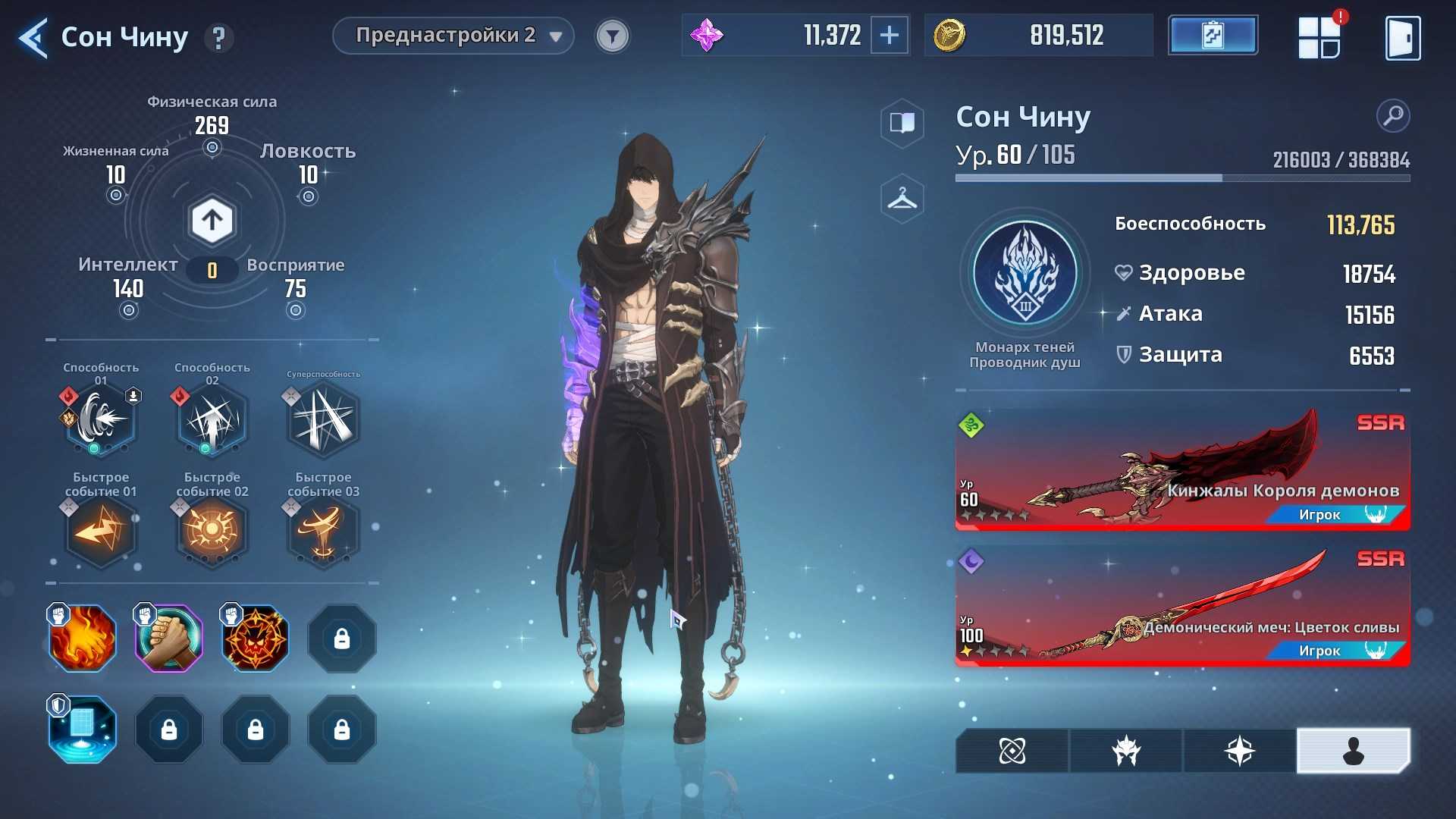Open the question mark help button
The image size is (1456, 819).
click(x=219, y=38)
